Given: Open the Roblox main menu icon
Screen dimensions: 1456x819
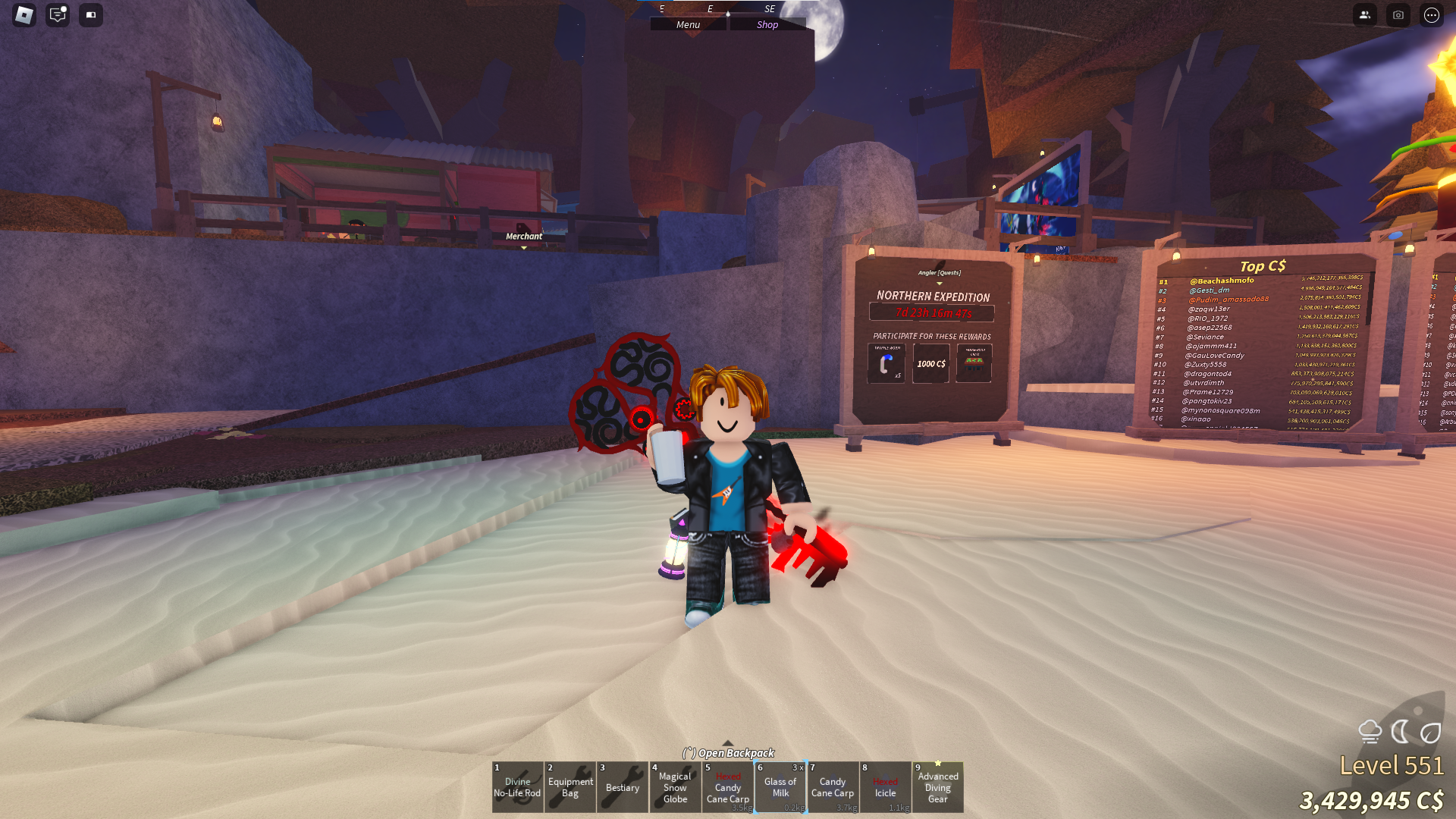Looking at the screenshot, I should (x=24, y=15).
